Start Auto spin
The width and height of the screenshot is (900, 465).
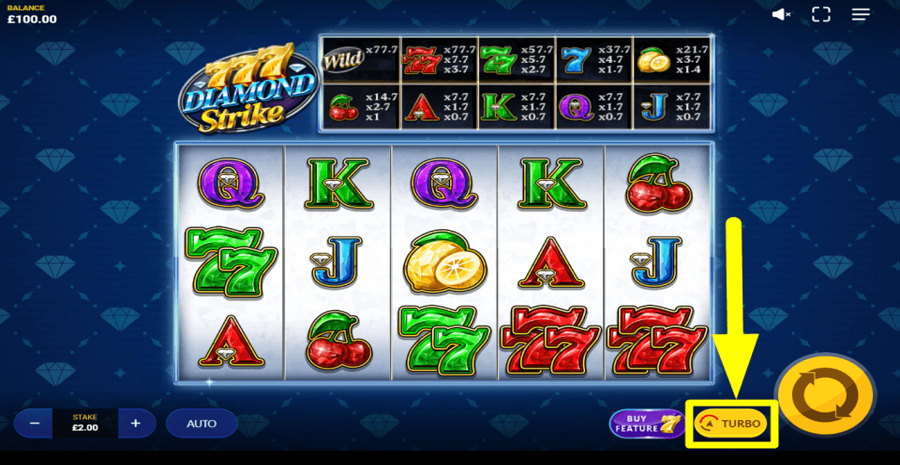[x=201, y=423]
